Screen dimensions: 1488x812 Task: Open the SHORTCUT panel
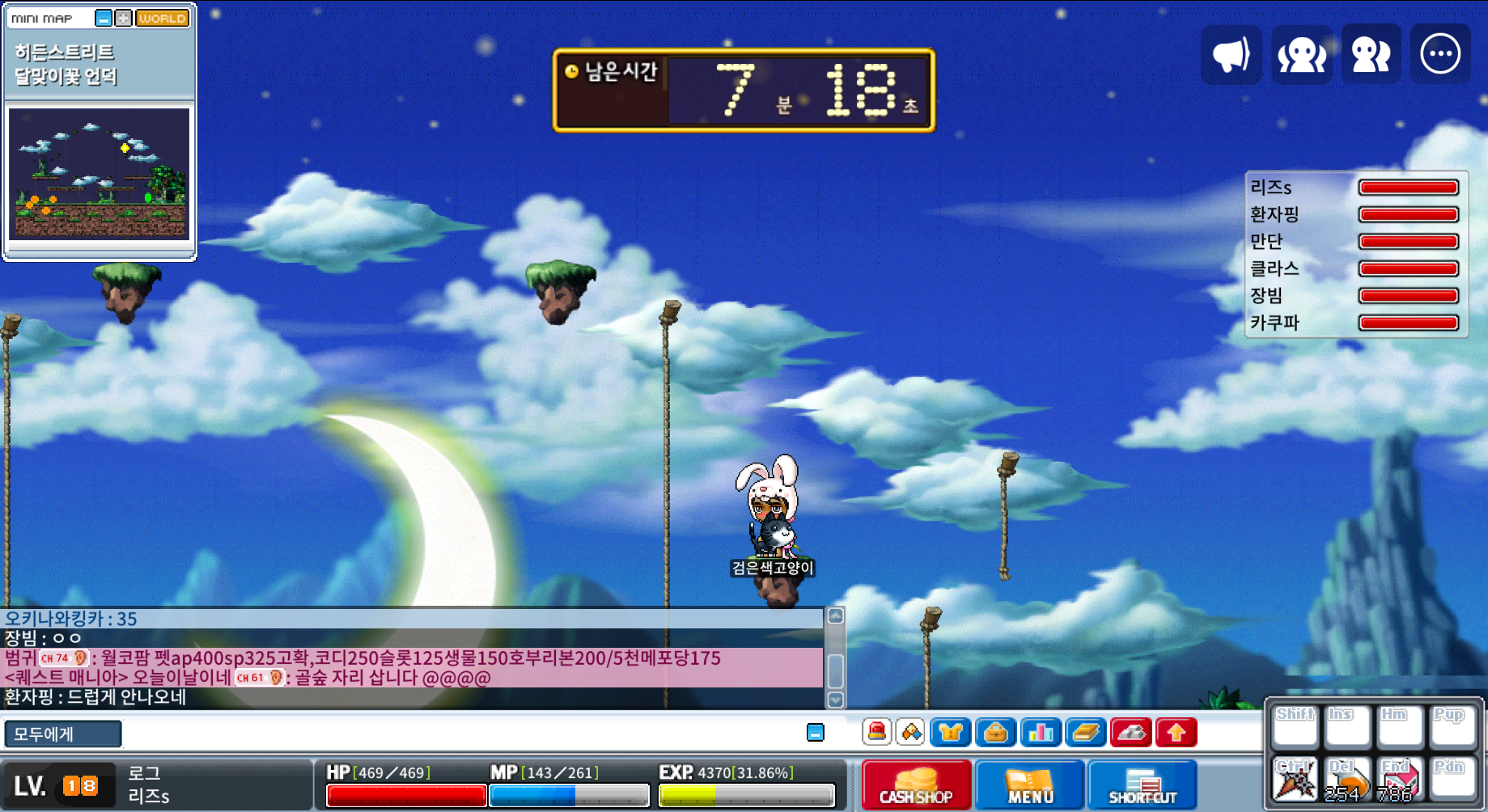(x=1142, y=785)
